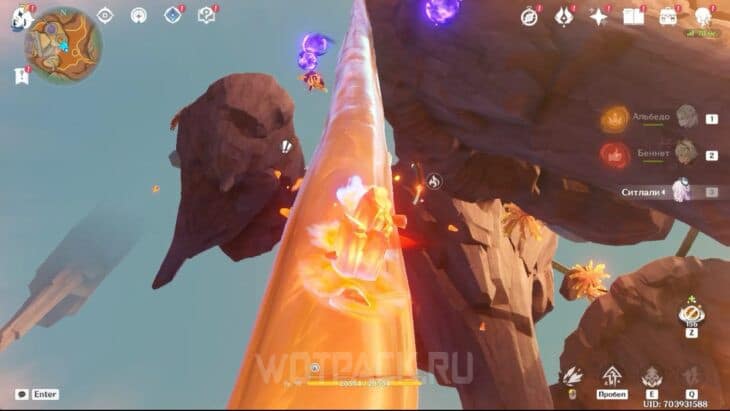Viewport: 730px width, 411px height.
Task: Open the four-pointed star wish icon
Action: point(598,16)
